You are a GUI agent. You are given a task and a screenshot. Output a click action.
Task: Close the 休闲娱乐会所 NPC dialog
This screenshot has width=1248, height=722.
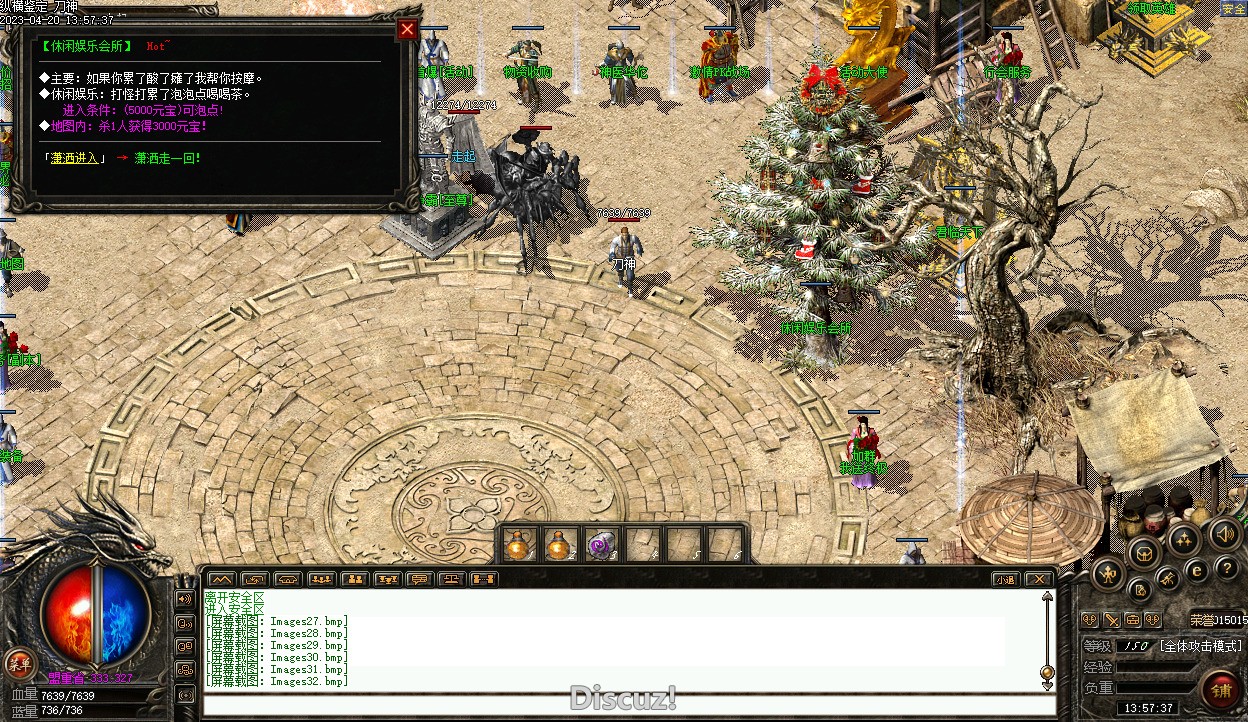tap(407, 29)
